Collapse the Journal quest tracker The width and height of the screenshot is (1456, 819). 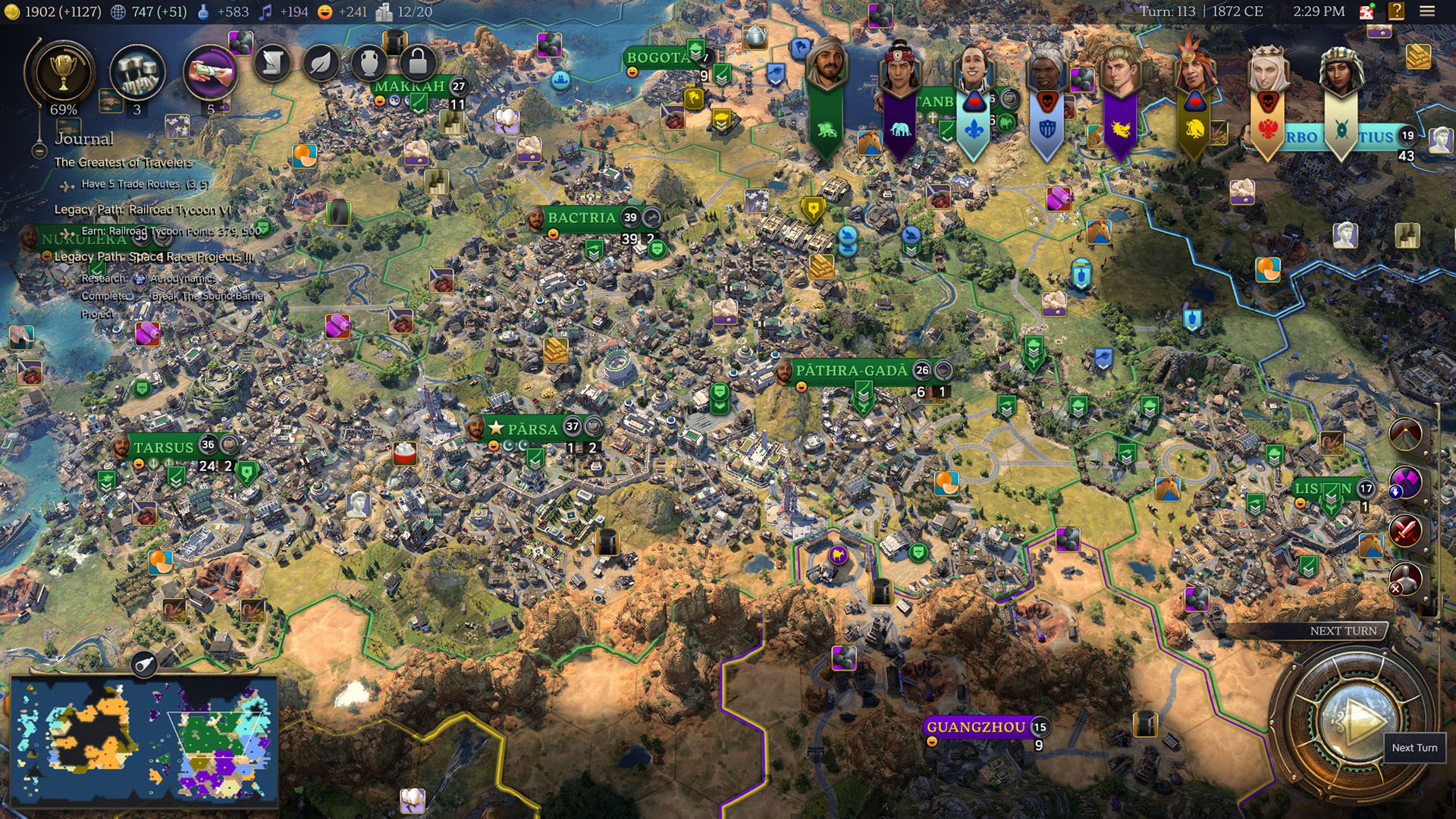pyautogui.click(x=39, y=151)
